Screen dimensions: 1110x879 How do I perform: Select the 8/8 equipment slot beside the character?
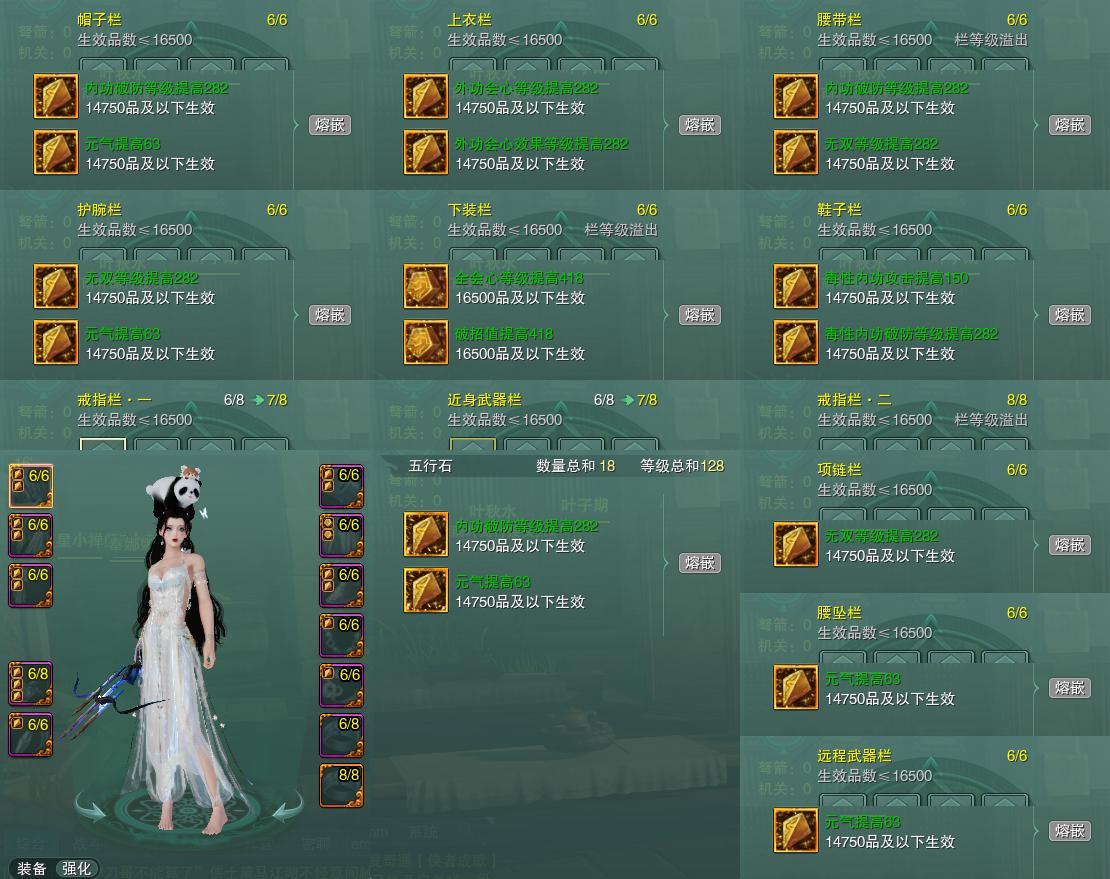(x=341, y=785)
